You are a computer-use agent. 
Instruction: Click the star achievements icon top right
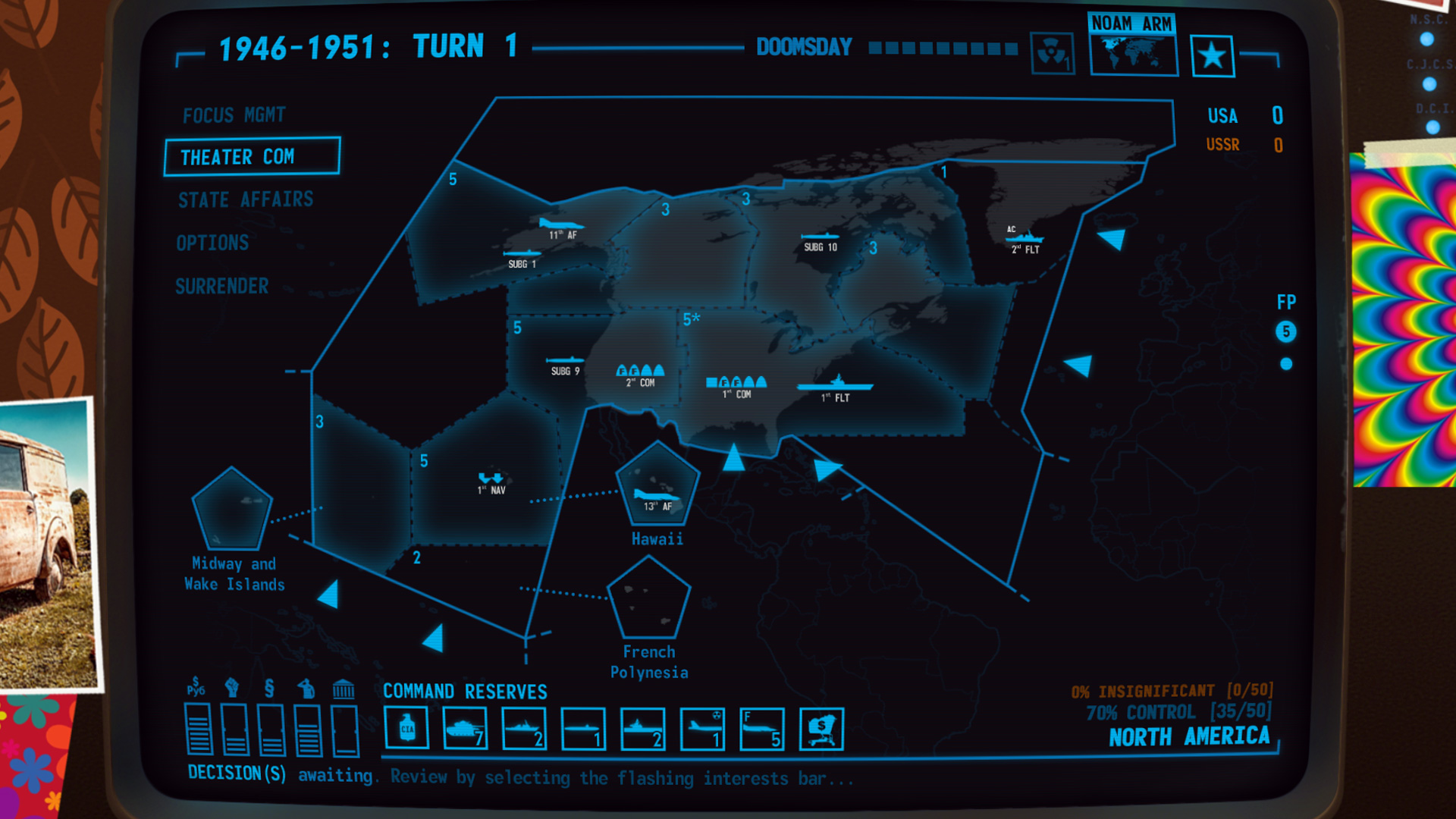tap(1213, 55)
